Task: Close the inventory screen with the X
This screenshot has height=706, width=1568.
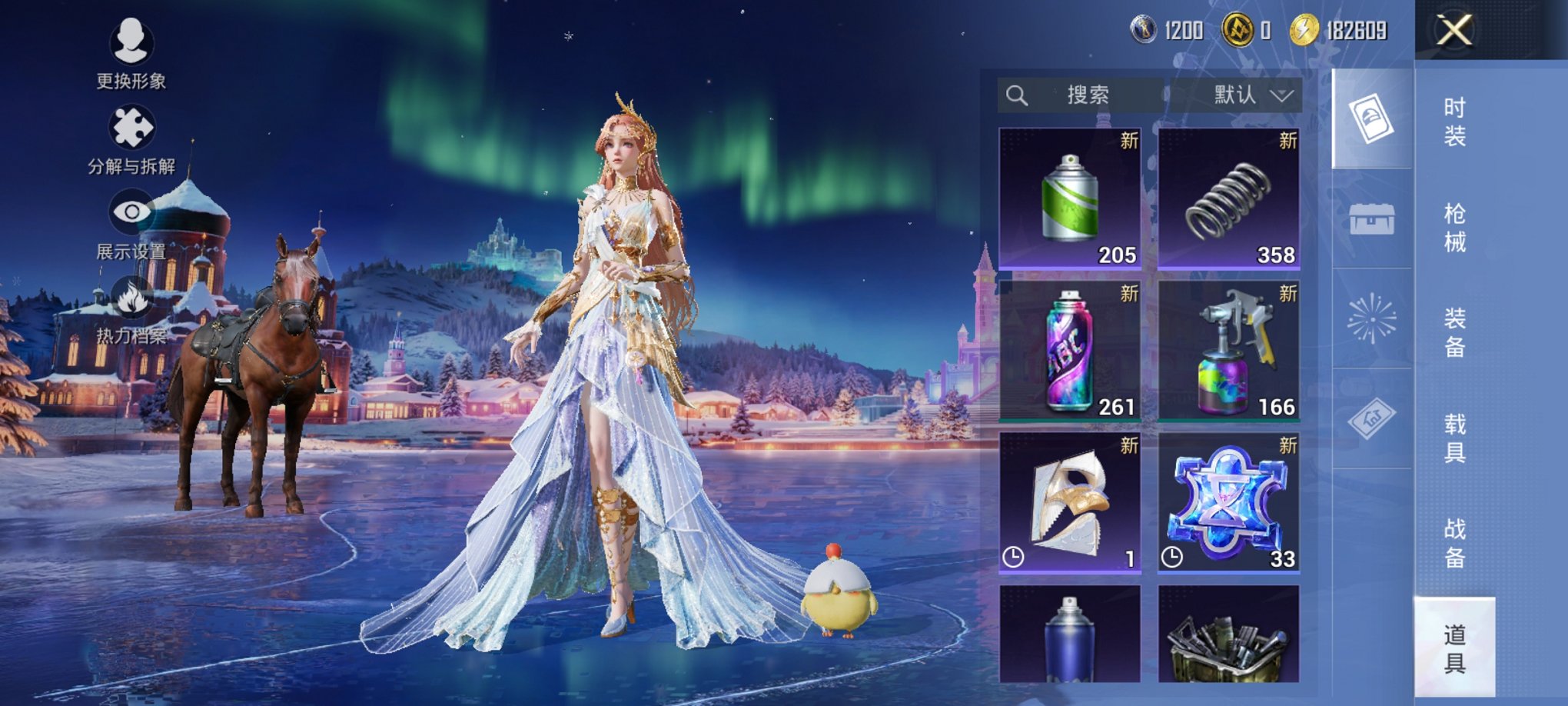Action: pos(1454,31)
